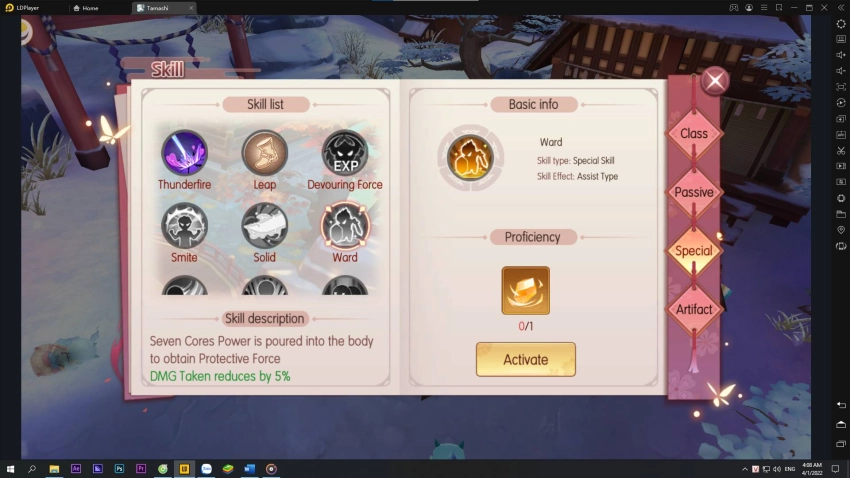Select the Devouring Force EXP skill

click(x=345, y=153)
